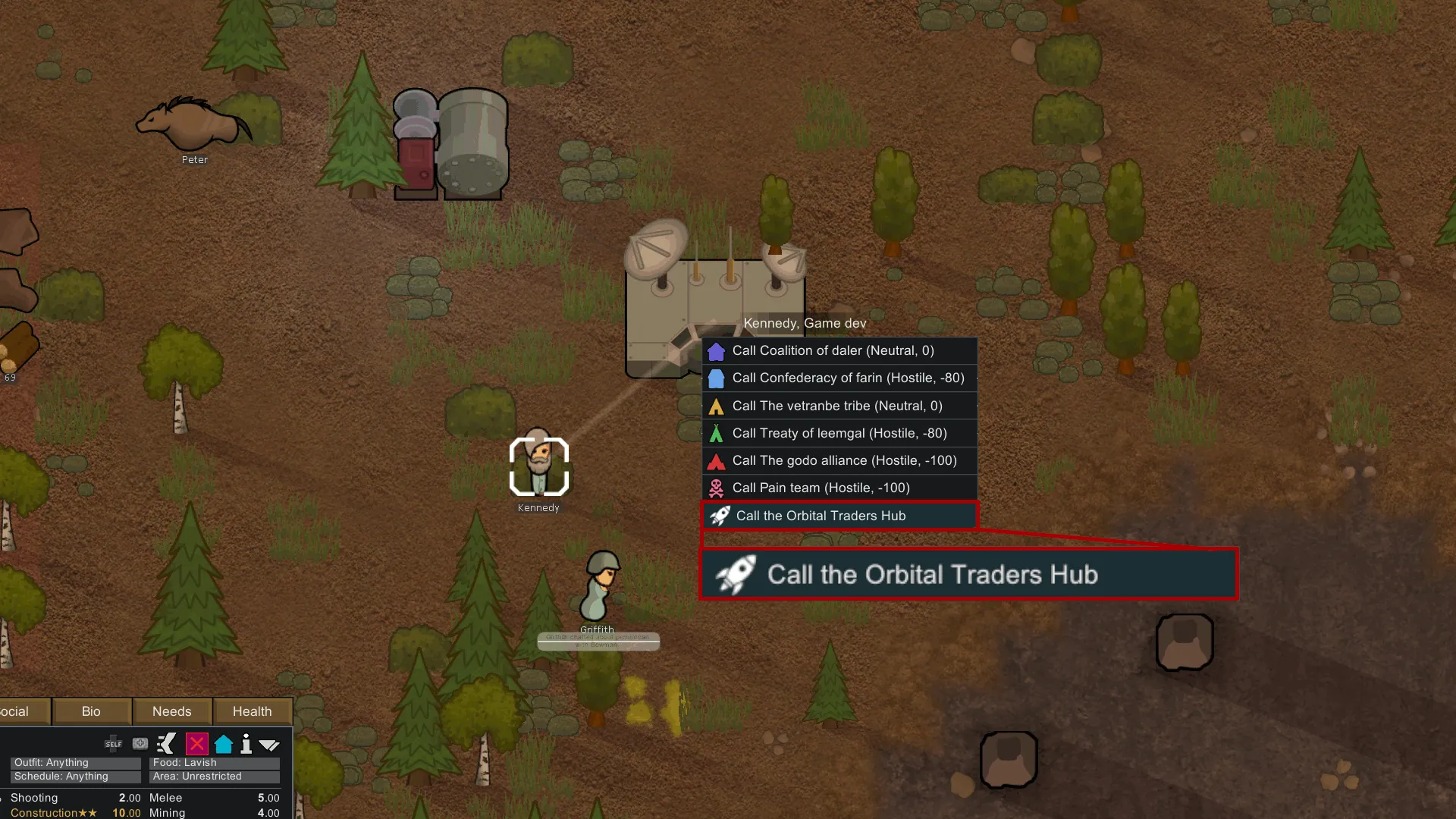Switch to the Needs tab
The width and height of the screenshot is (1456, 819).
172,711
